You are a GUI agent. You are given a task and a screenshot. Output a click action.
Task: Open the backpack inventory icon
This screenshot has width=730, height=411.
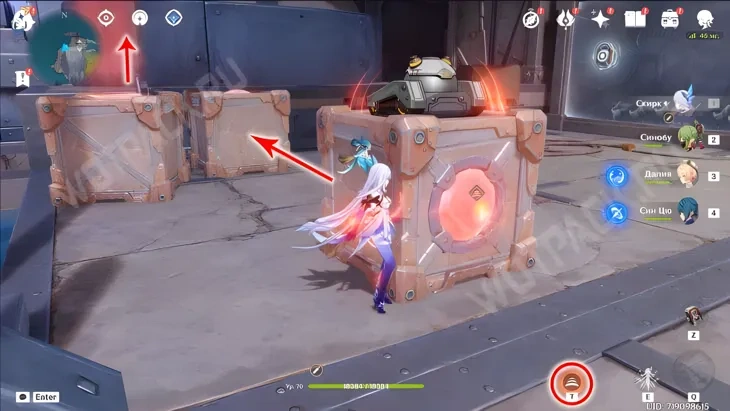(x=668, y=18)
